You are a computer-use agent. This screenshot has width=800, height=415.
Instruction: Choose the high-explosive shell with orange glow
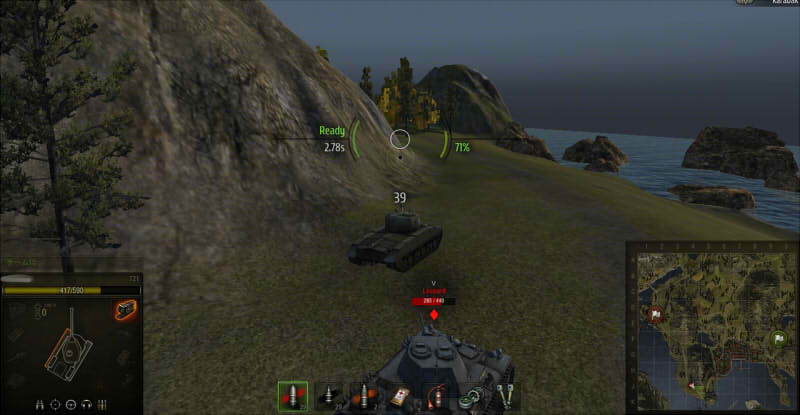click(364, 397)
